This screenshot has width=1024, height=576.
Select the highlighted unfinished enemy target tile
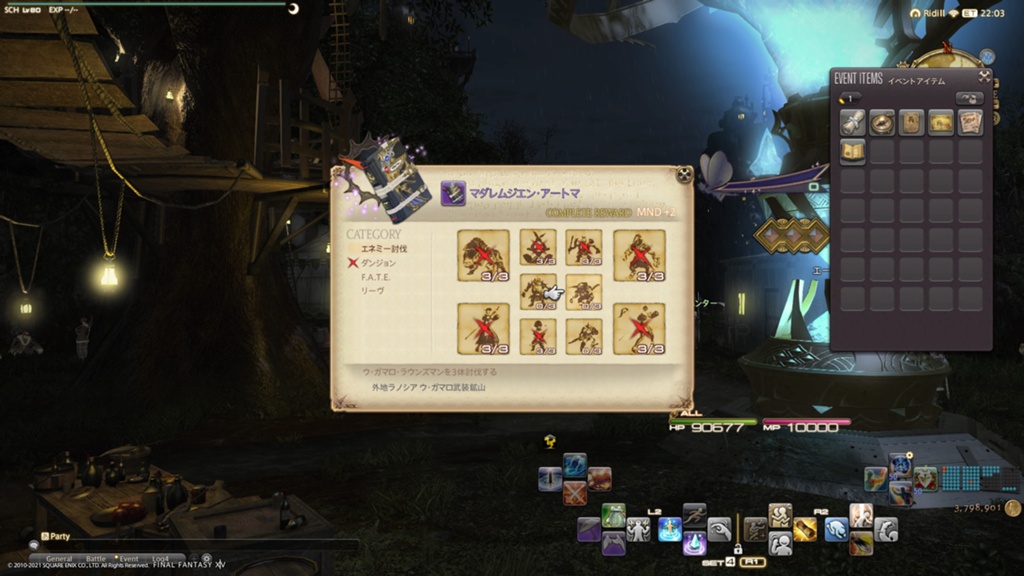tap(539, 292)
